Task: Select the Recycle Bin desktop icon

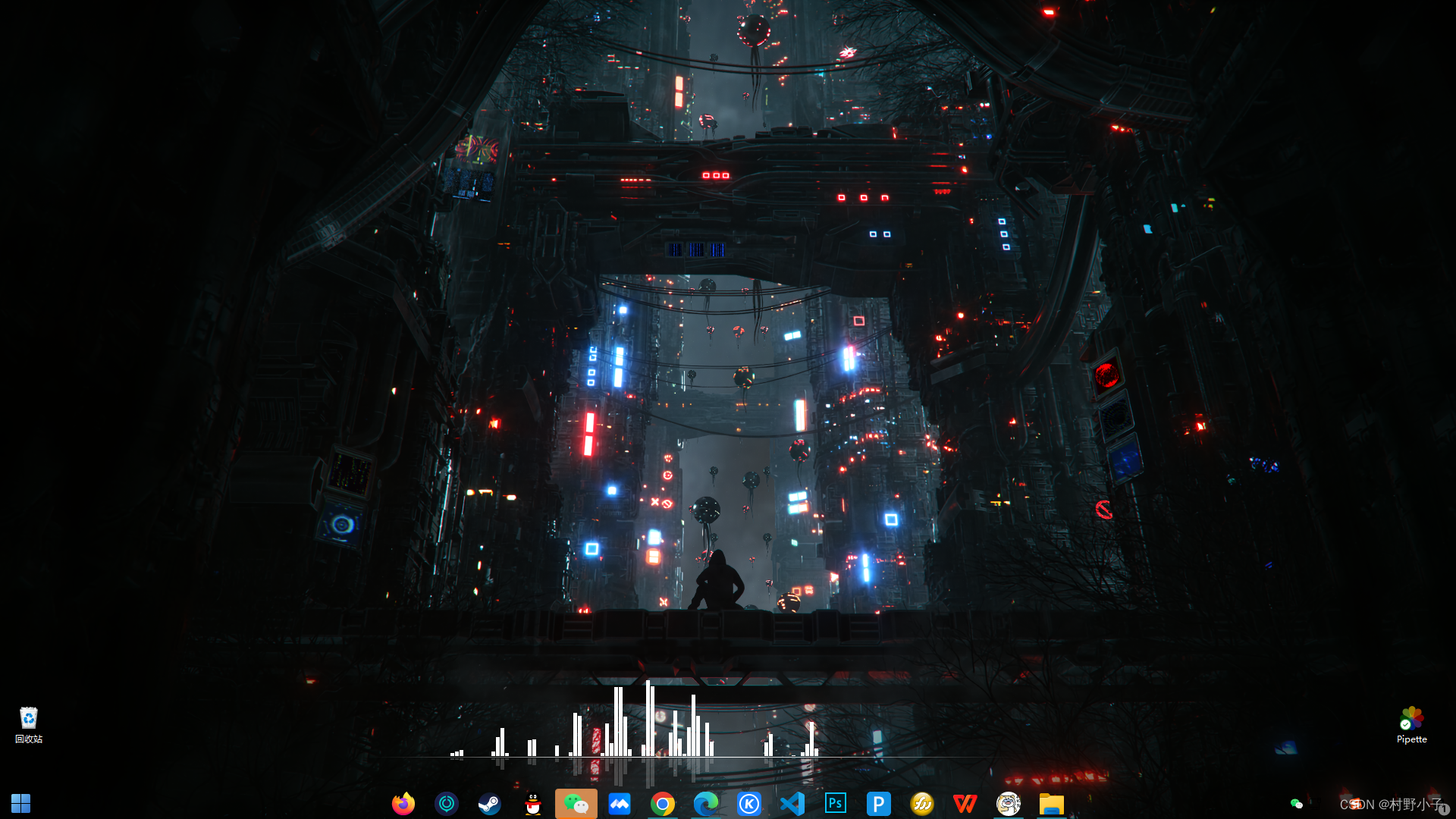Action: click(29, 724)
